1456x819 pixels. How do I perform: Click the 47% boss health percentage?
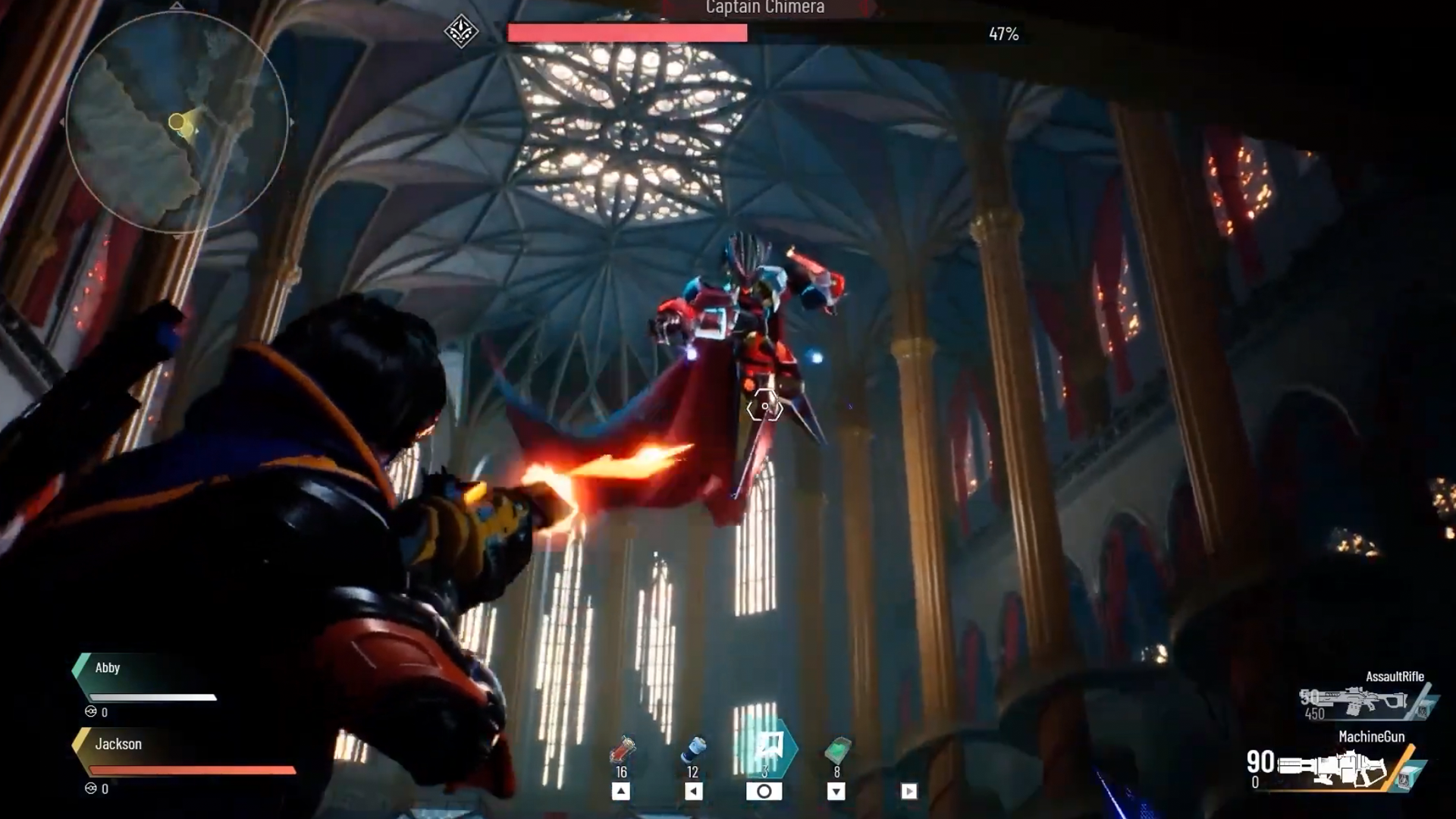1004,33
